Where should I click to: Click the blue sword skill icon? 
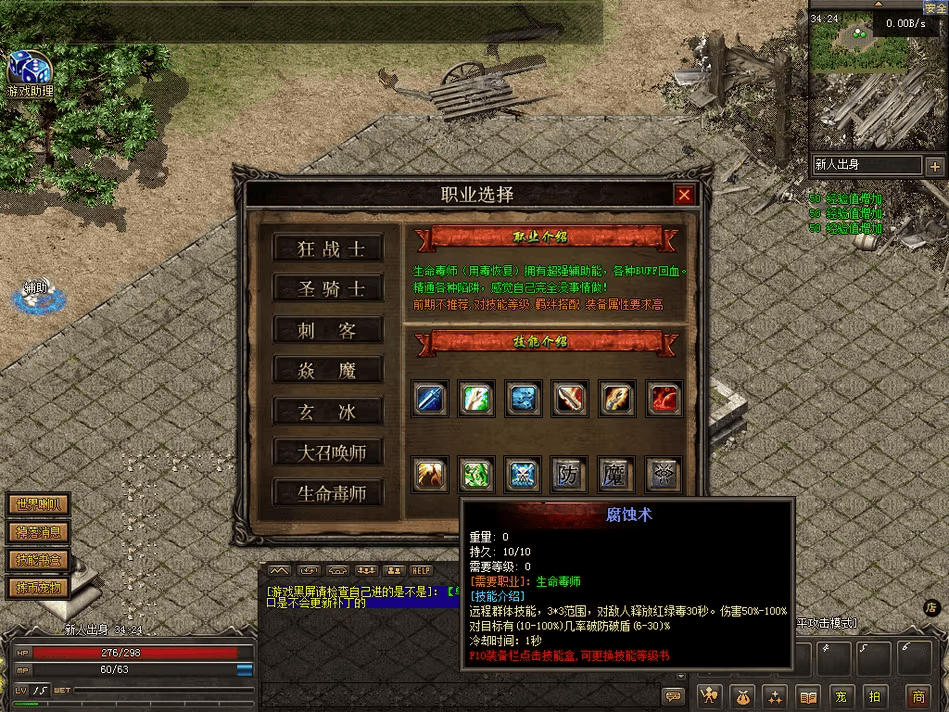pyautogui.click(x=431, y=399)
